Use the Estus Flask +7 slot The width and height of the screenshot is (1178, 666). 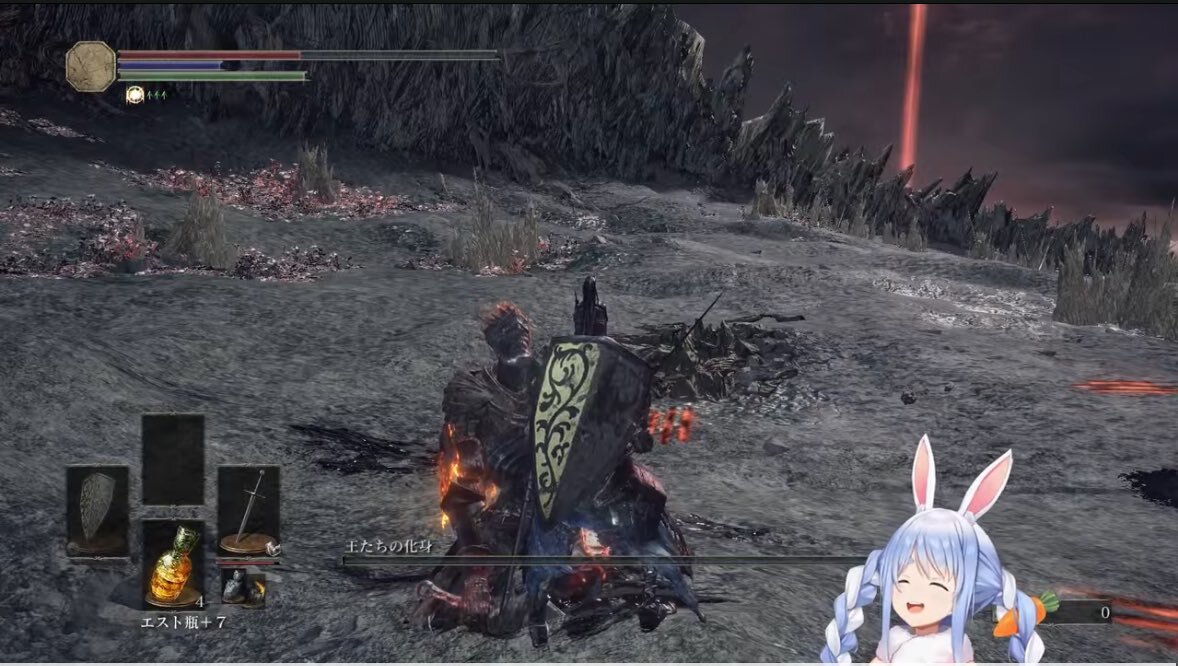[x=173, y=563]
